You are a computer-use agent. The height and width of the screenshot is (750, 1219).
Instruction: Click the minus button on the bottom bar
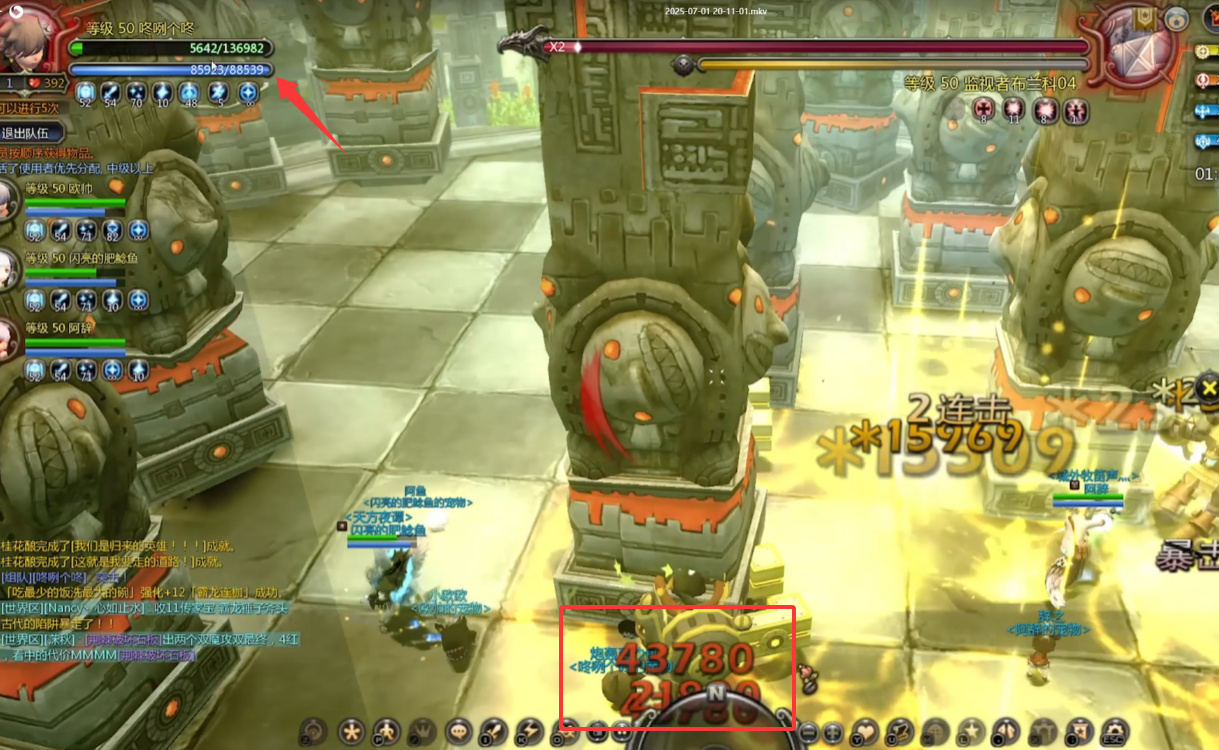point(808,732)
